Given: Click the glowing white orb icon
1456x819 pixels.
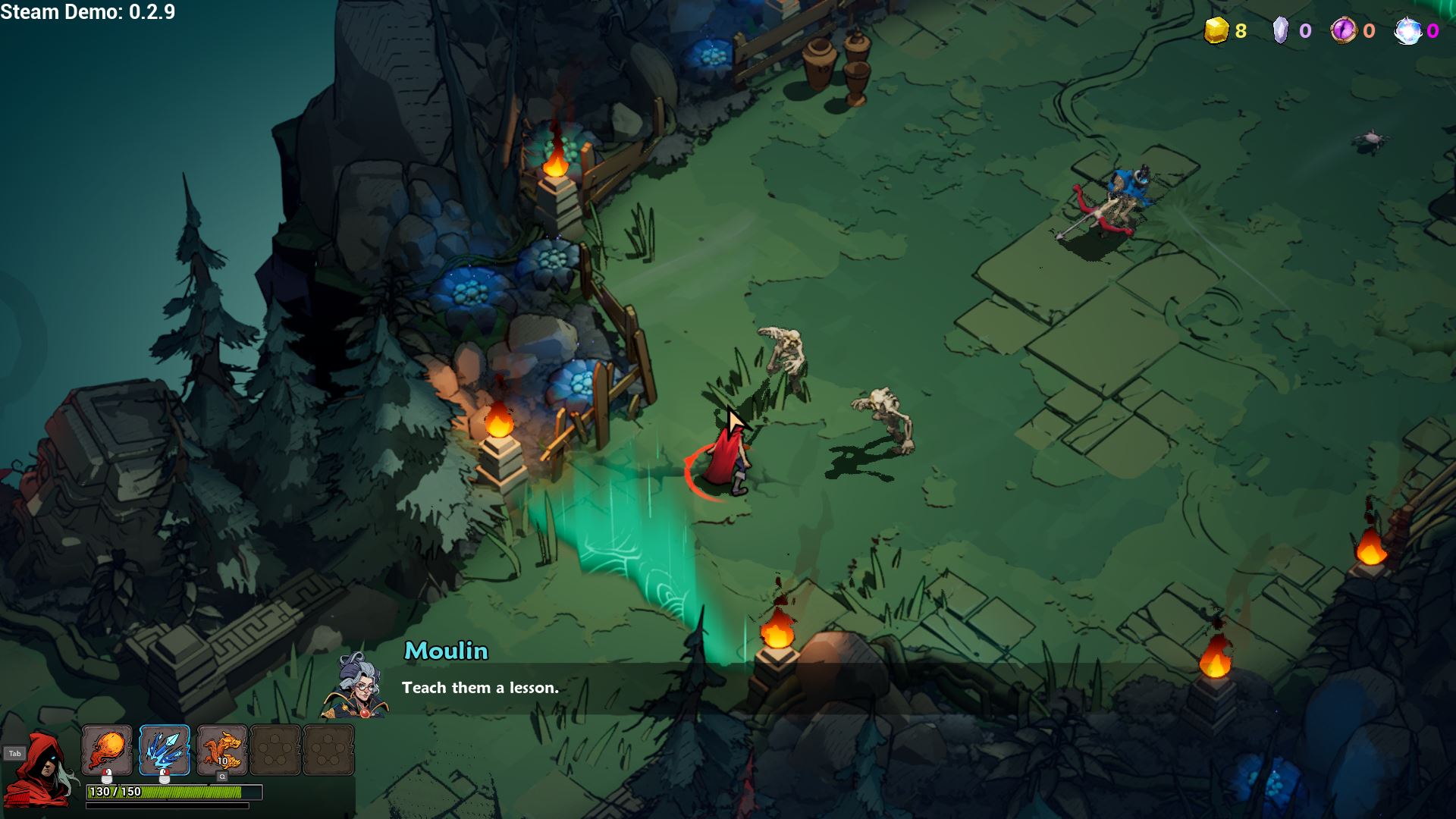Looking at the screenshot, I should (1407, 31).
